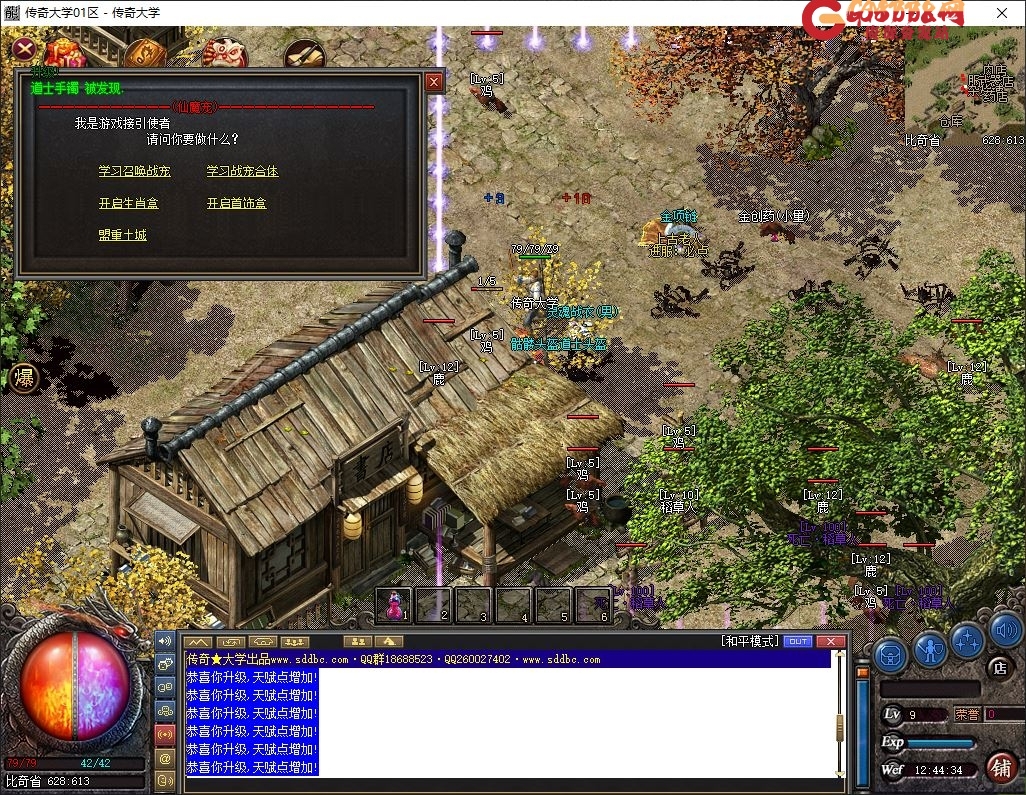Open the 店 shop button
This screenshot has height=795, width=1026.
(x=997, y=667)
